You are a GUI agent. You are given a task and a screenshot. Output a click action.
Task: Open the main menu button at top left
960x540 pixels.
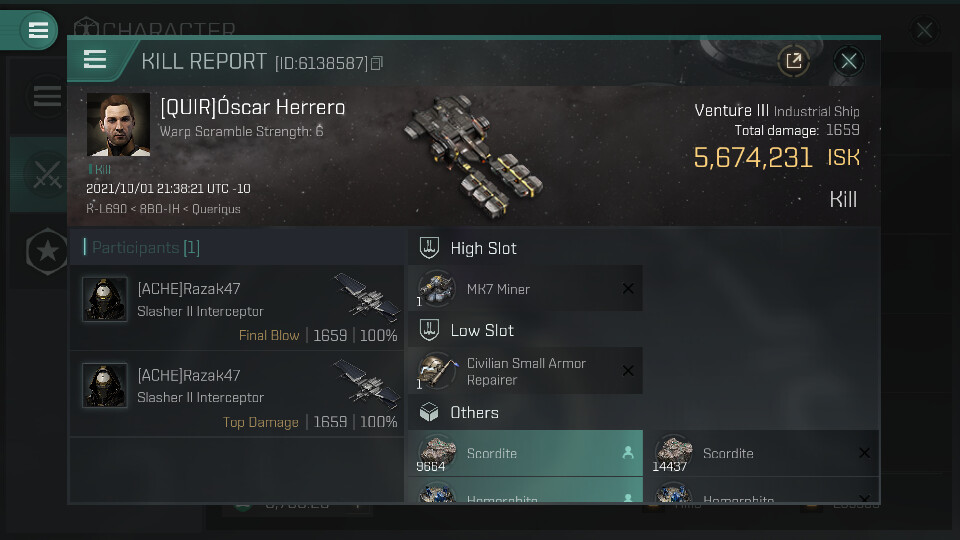(x=38, y=30)
